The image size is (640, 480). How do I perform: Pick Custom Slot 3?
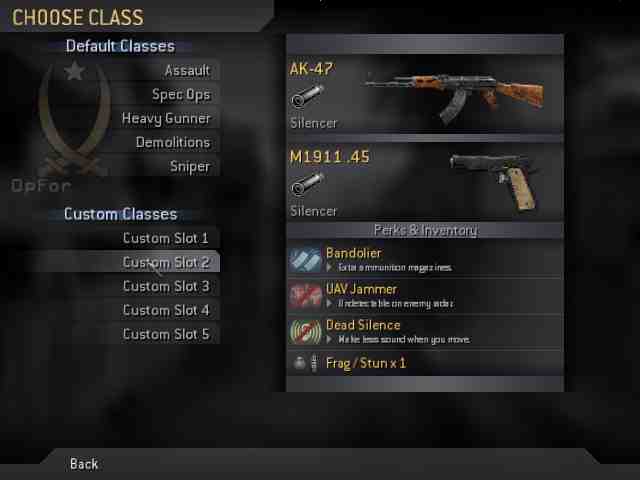click(166, 286)
